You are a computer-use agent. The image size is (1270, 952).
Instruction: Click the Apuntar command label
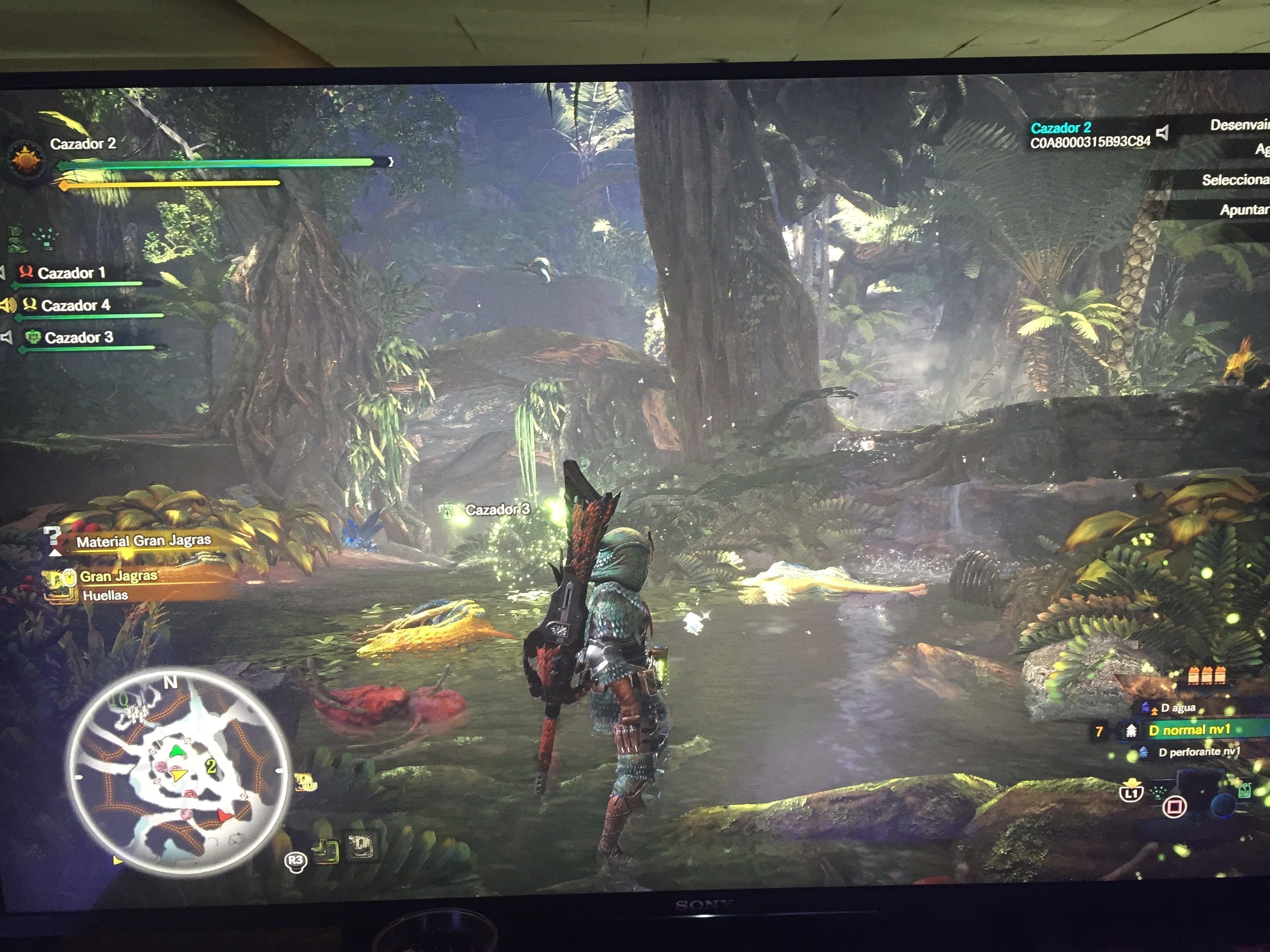click(x=1244, y=210)
